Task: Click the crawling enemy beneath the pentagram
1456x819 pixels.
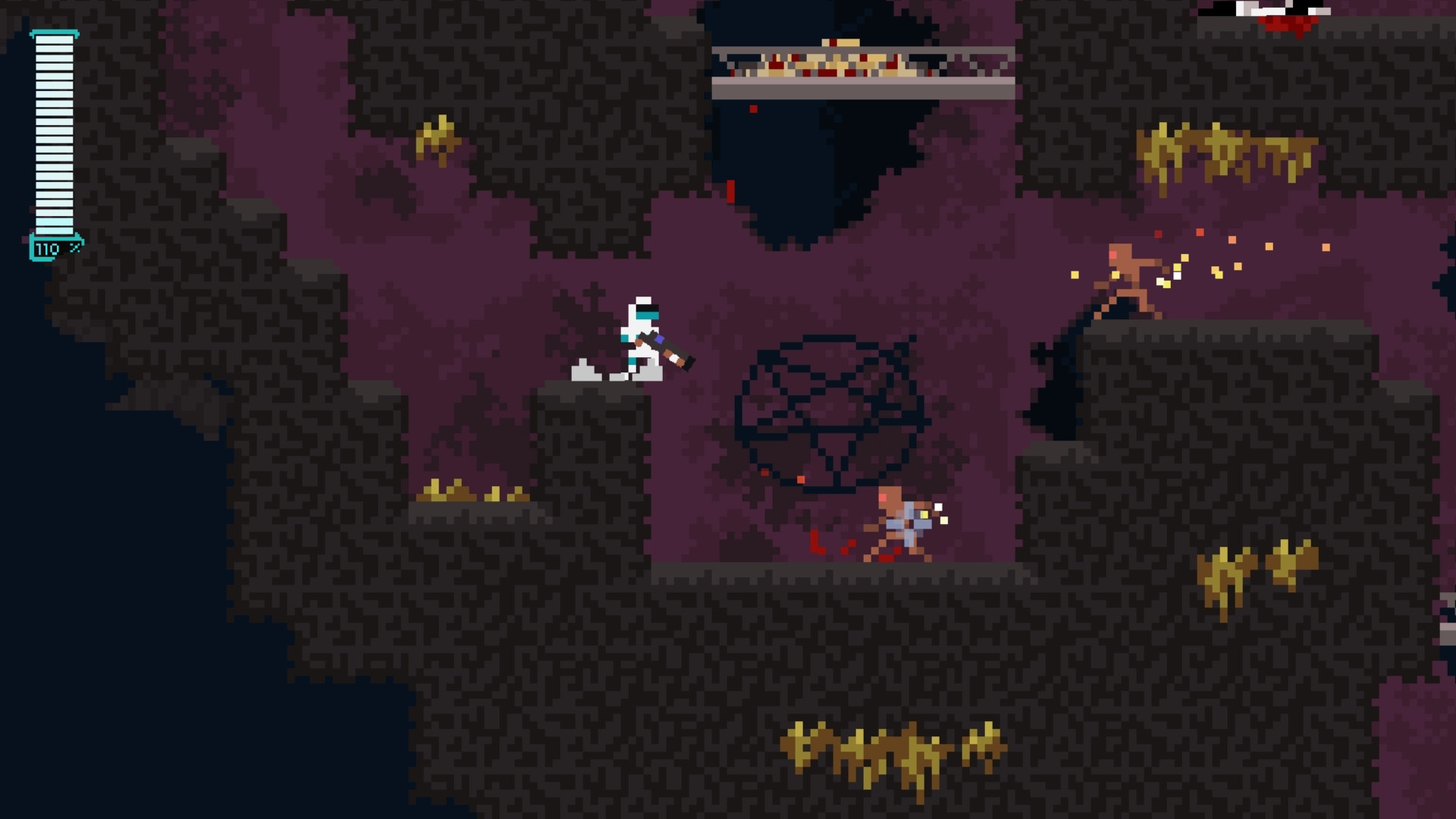Action: 895,523
